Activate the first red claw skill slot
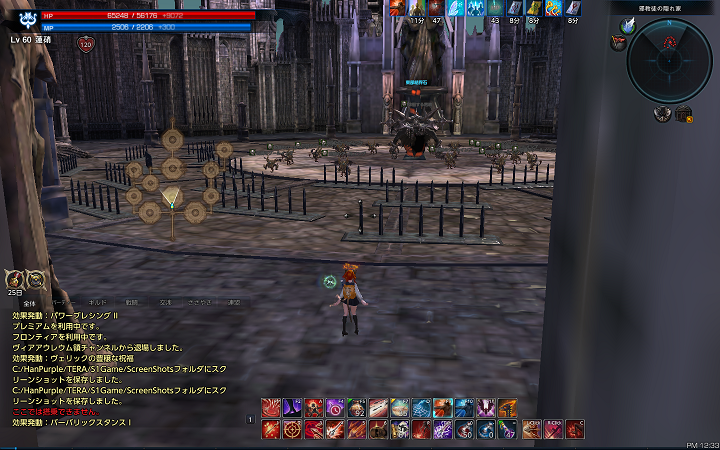Image resolution: width=720 pixels, height=450 pixels. [x=270, y=407]
